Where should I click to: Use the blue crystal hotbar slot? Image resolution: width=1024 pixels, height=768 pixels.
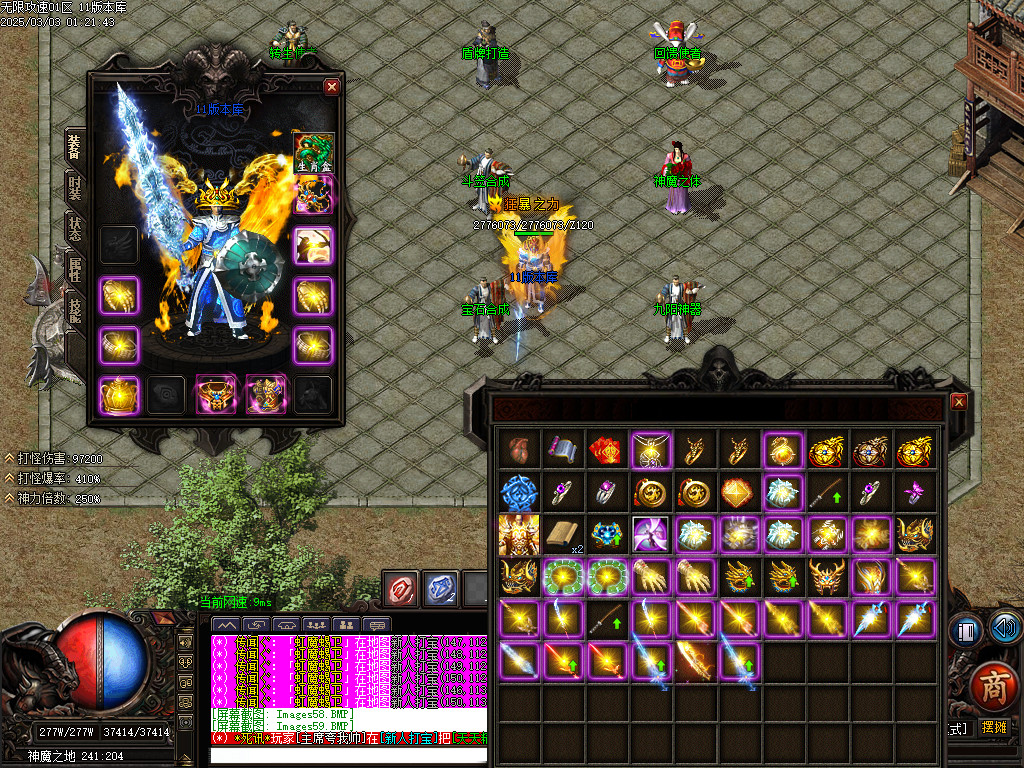click(440, 588)
